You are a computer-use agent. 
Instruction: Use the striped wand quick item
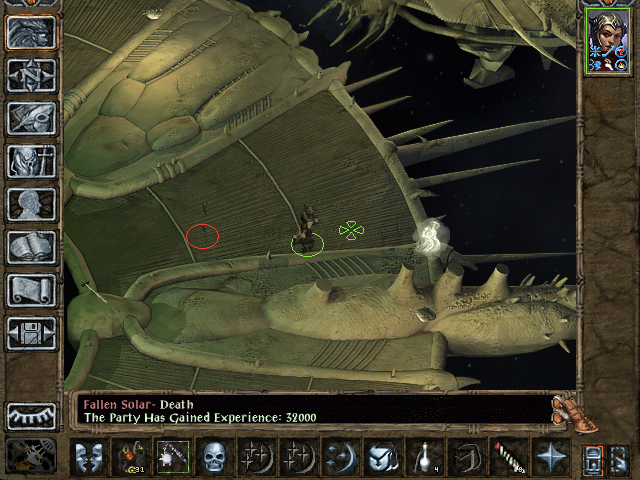tap(508, 457)
